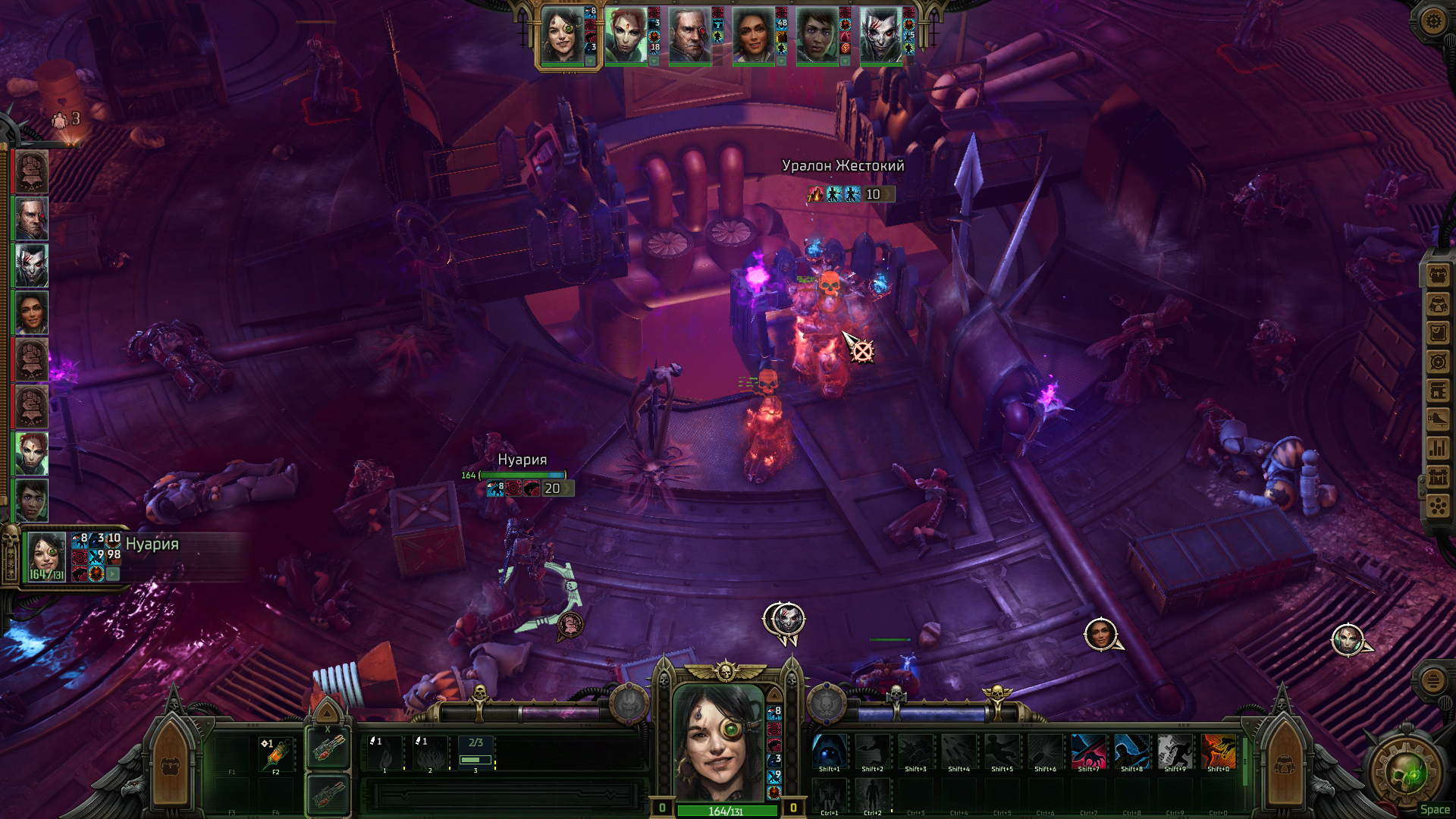Select Nuaria's portrait in the turn order
The height and width of the screenshot is (819, 1456).
tap(561, 36)
